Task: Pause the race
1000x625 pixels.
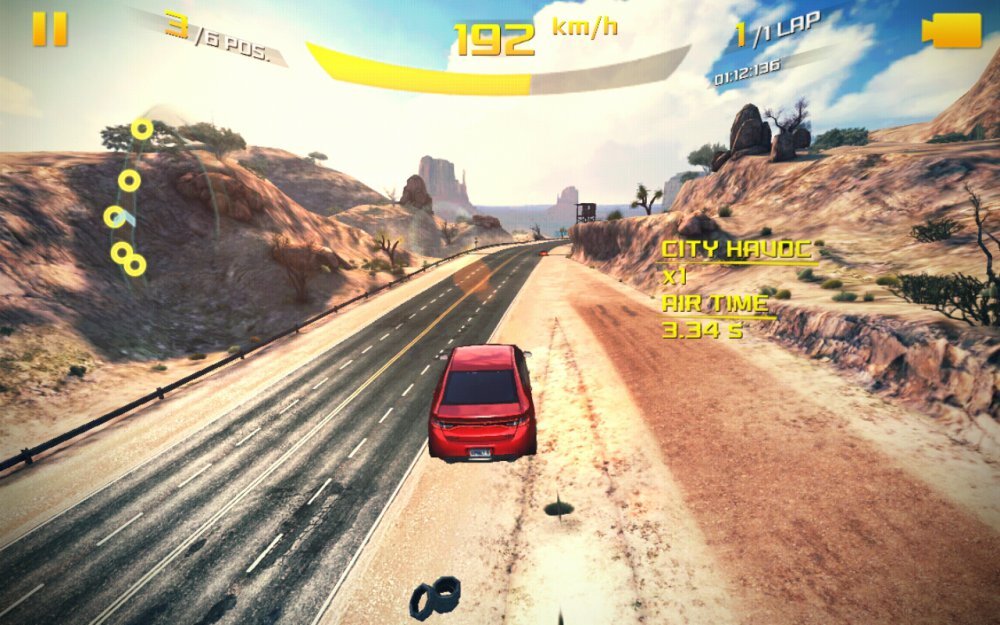Action: pyautogui.click(x=49, y=29)
